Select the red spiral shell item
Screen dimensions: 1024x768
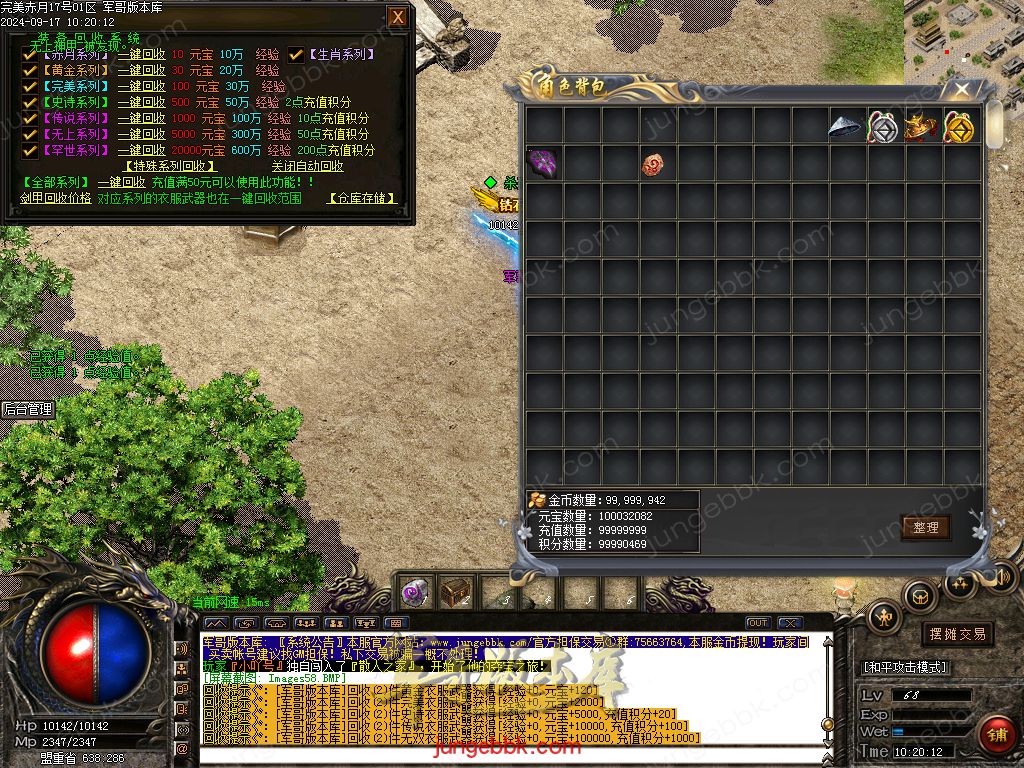coord(654,163)
